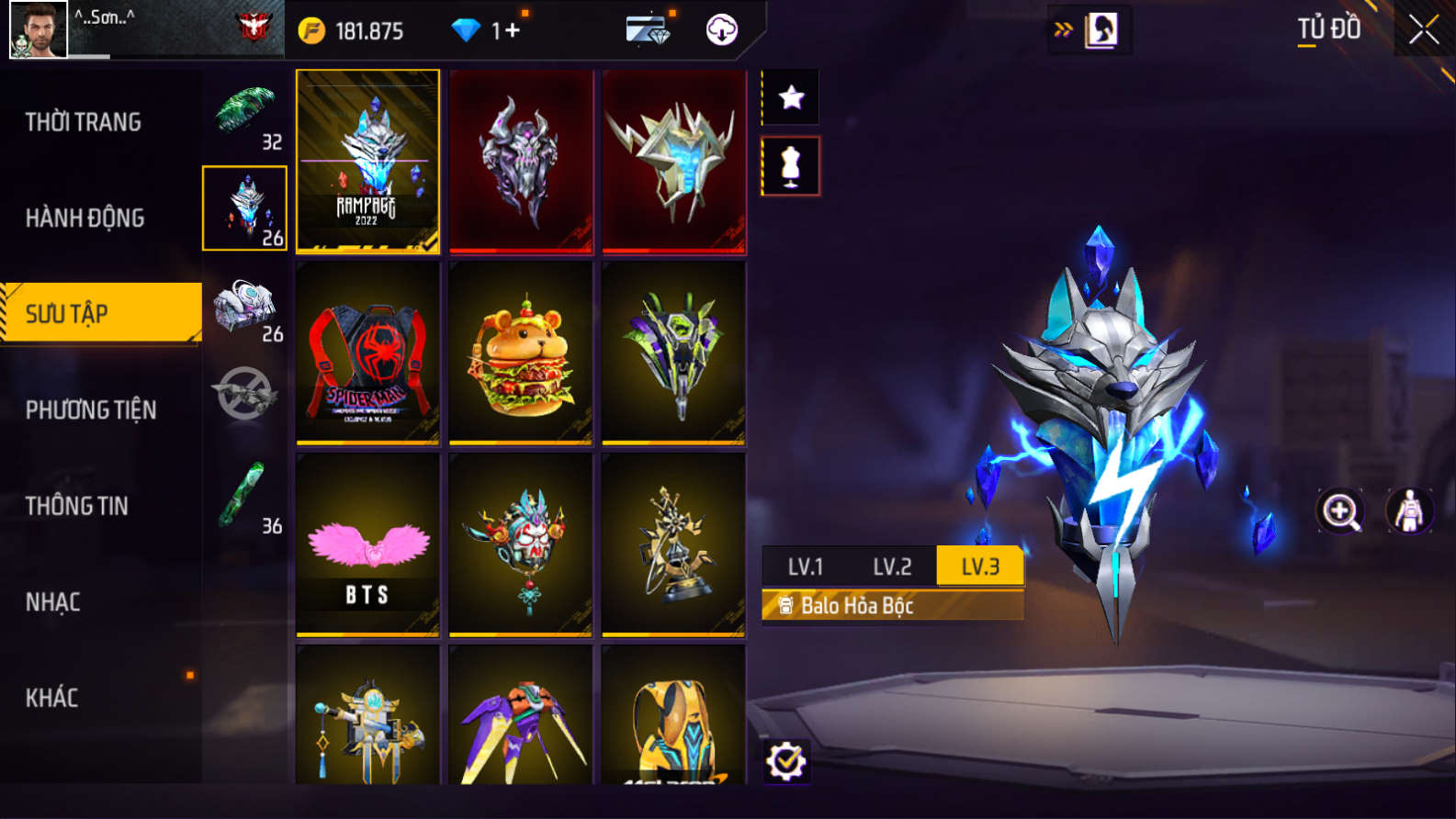The height and width of the screenshot is (819, 1456).
Task: Select the Phương Tiện category
Action: [x=91, y=409]
